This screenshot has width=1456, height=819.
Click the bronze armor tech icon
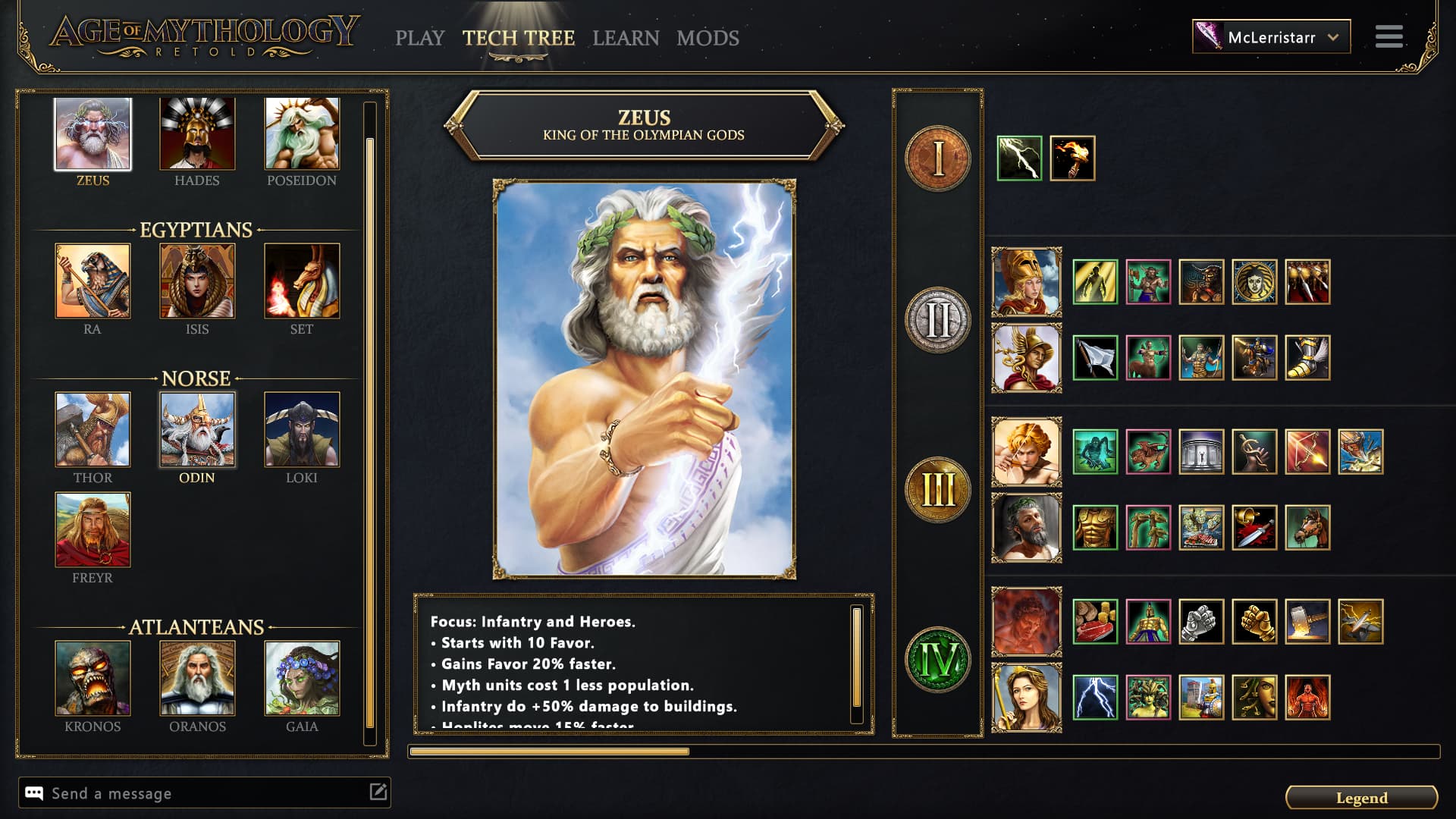1095,527
